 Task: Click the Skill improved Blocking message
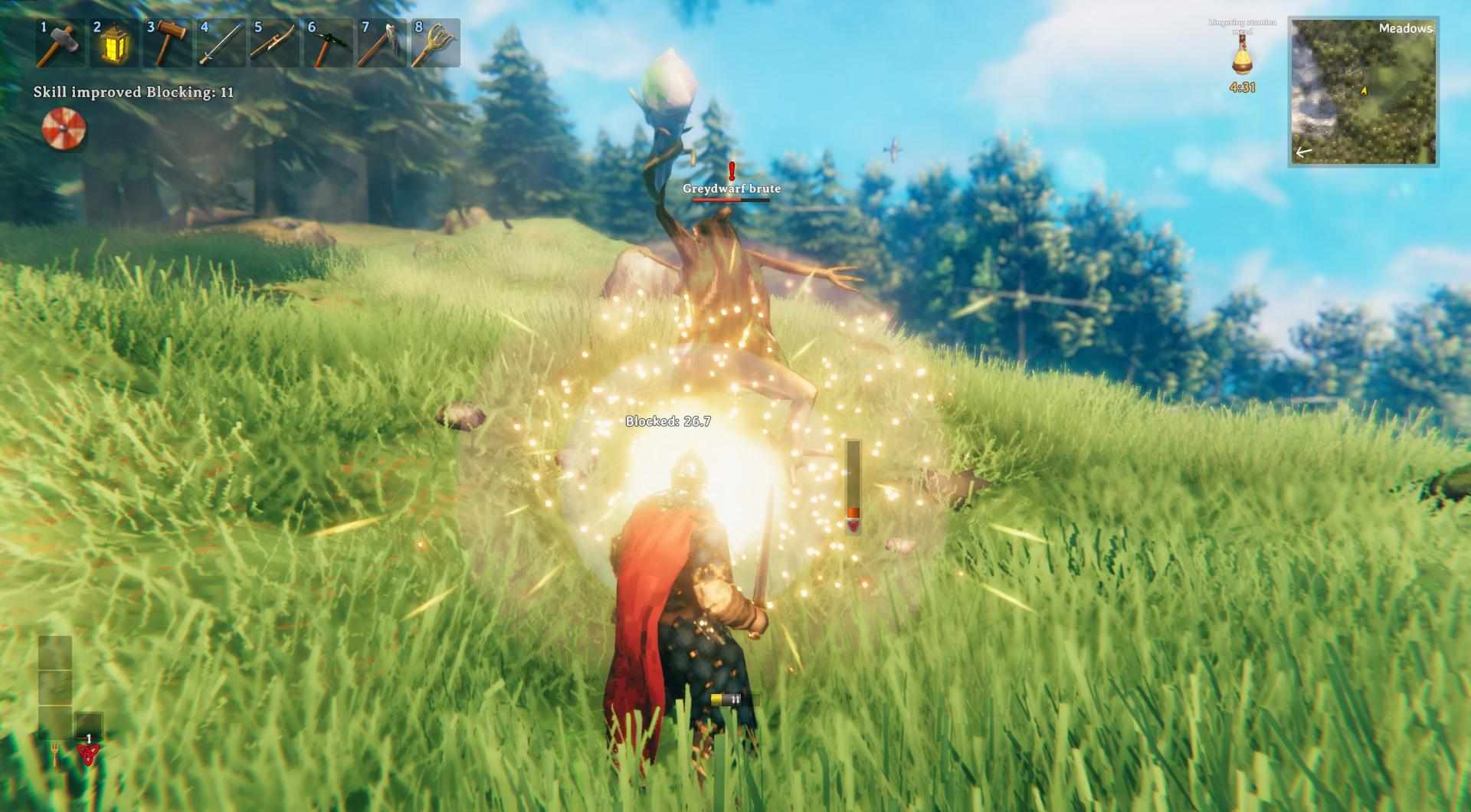(132, 91)
